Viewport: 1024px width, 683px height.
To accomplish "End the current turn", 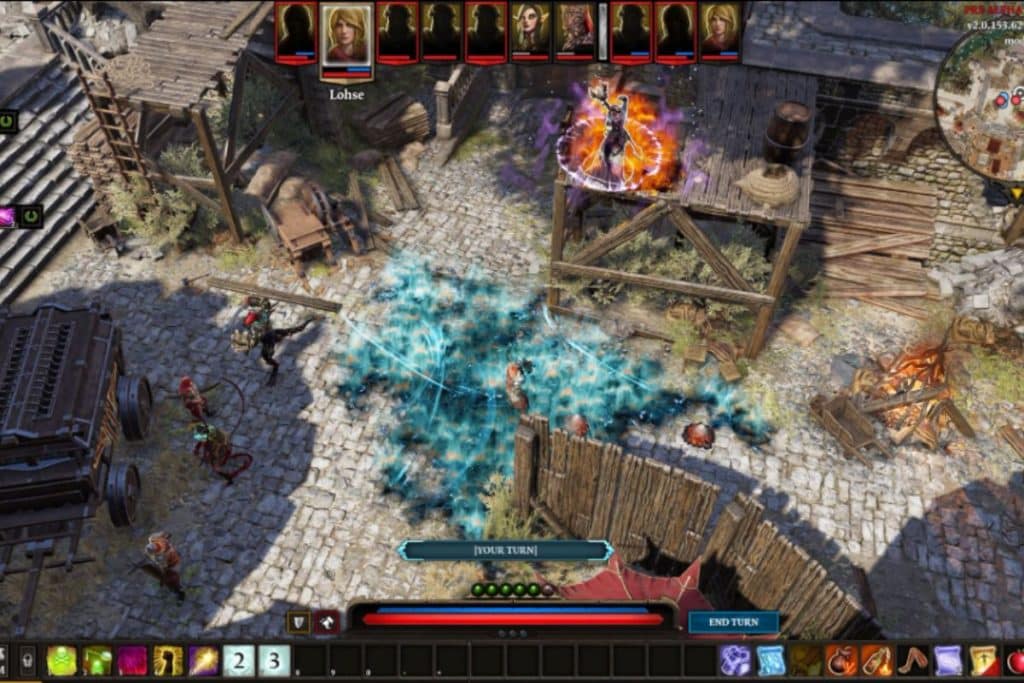I will click(734, 622).
